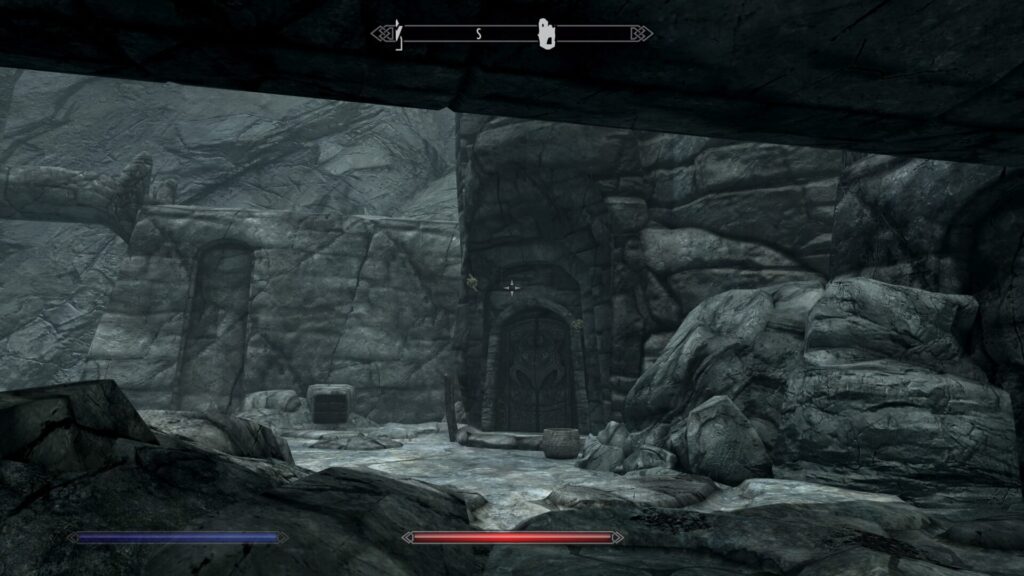Select the quest marker at the compass's left end

[x=398, y=34]
